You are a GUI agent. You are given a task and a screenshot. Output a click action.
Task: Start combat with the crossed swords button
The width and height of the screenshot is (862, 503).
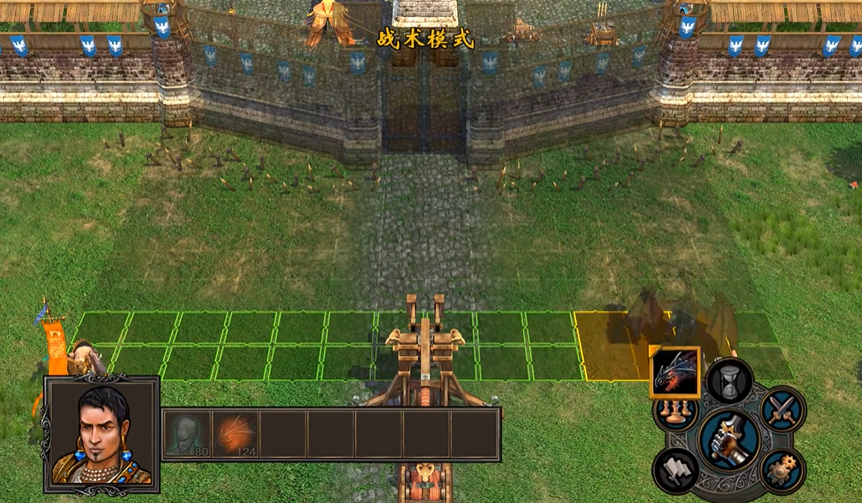pos(781,409)
